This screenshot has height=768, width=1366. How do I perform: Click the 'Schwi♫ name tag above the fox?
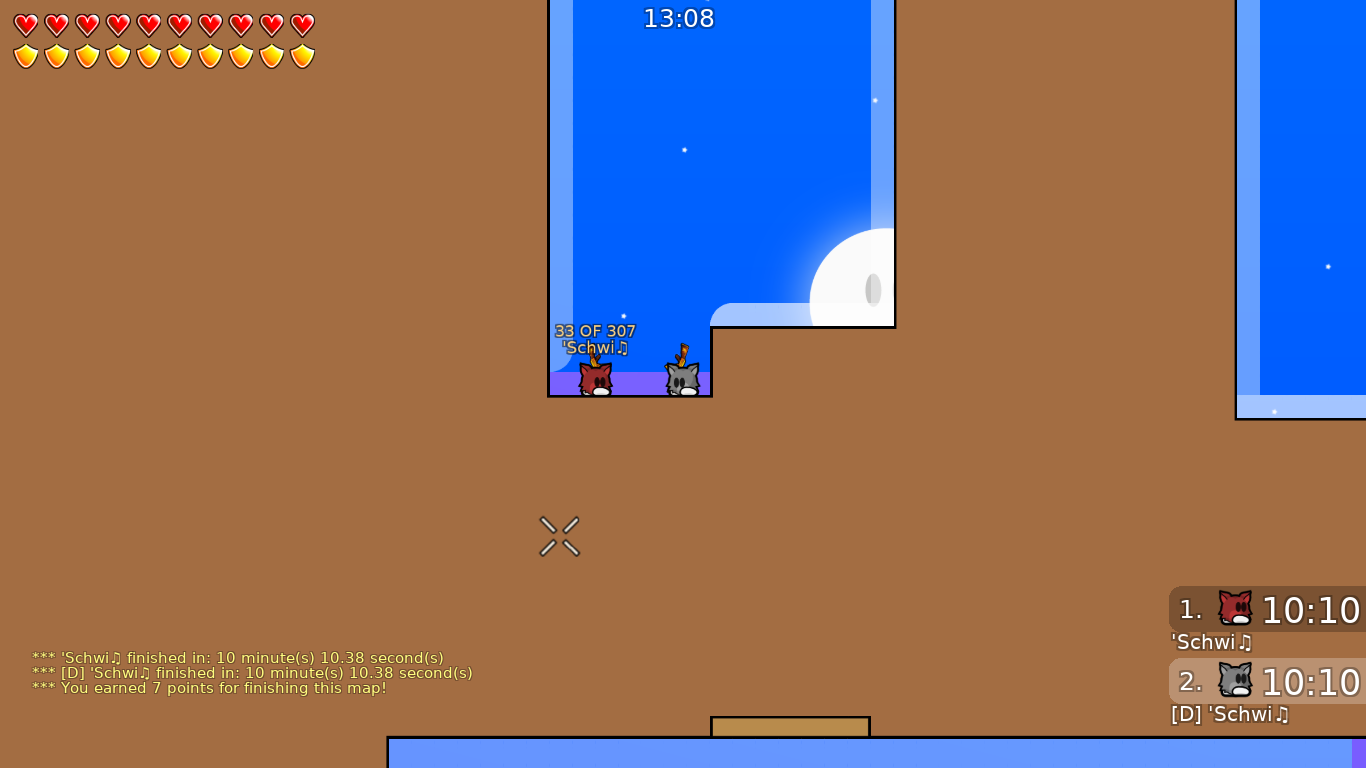pos(596,347)
